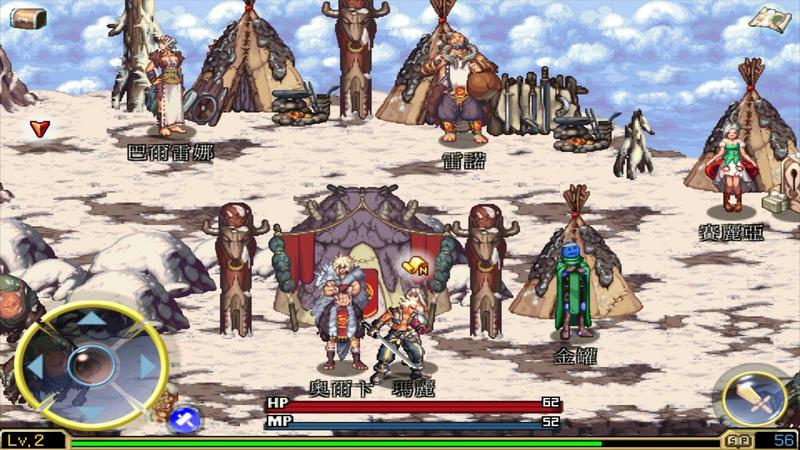Click the small blue round button beside the d-pad
Viewport: 800px width, 450px height.
point(184,420)
